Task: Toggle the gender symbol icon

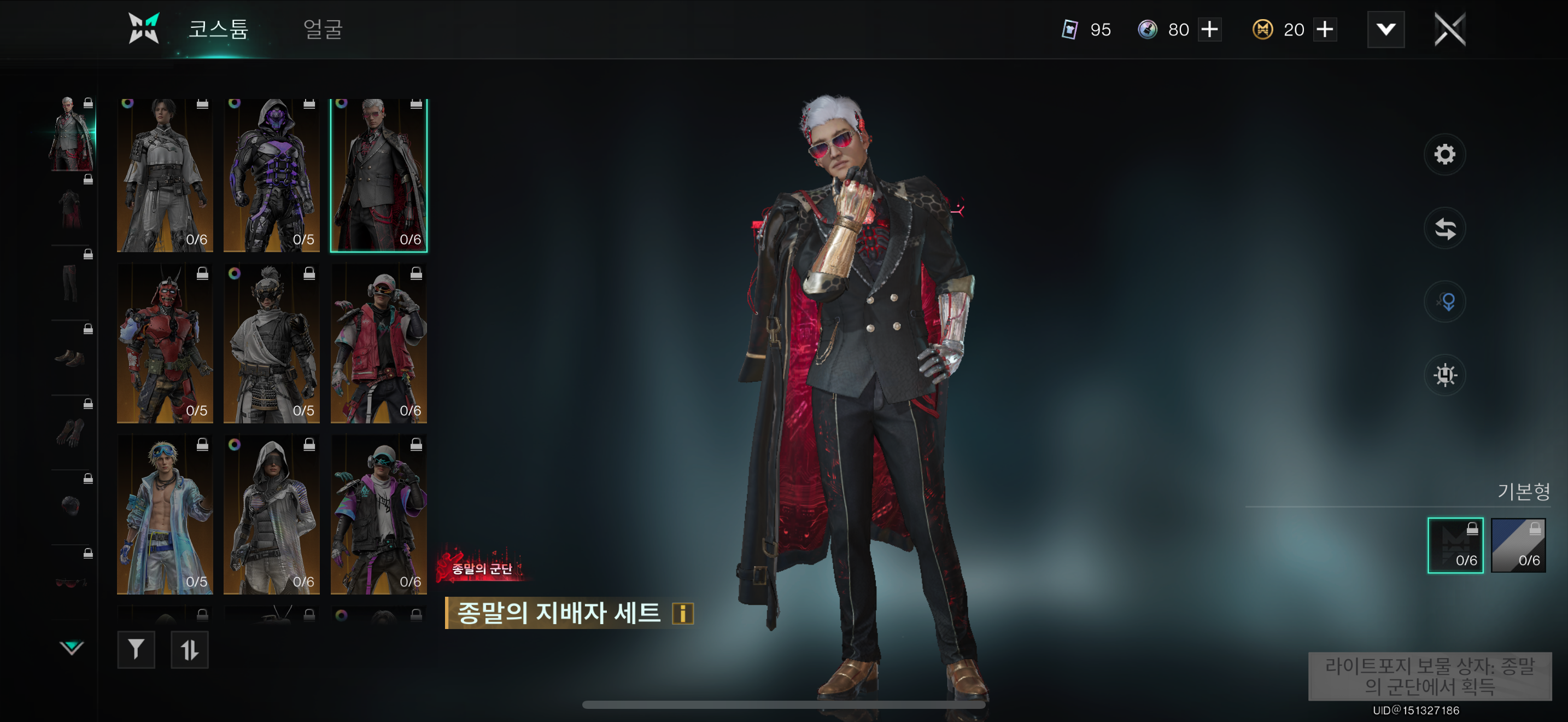Action: 1444,302
